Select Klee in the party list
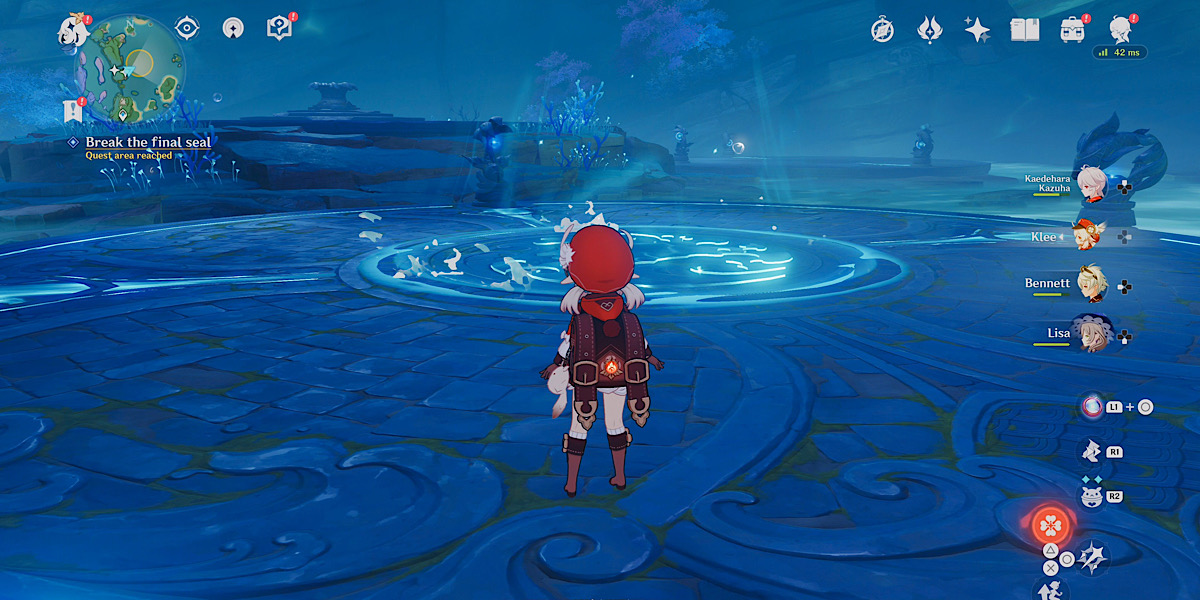 [1088, 237]
